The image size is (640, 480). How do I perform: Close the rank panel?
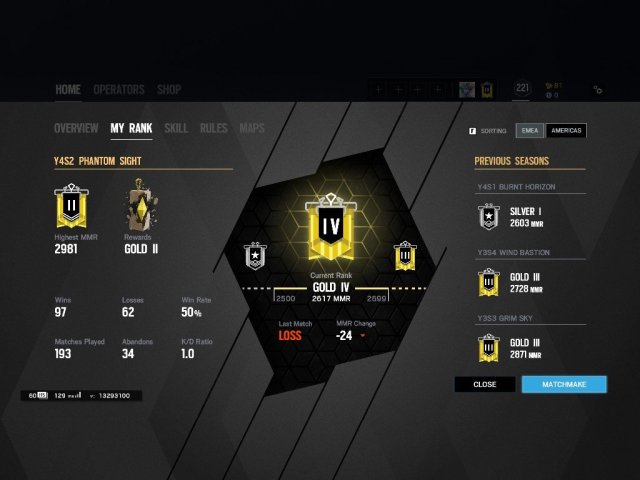[x=485, y=384]
